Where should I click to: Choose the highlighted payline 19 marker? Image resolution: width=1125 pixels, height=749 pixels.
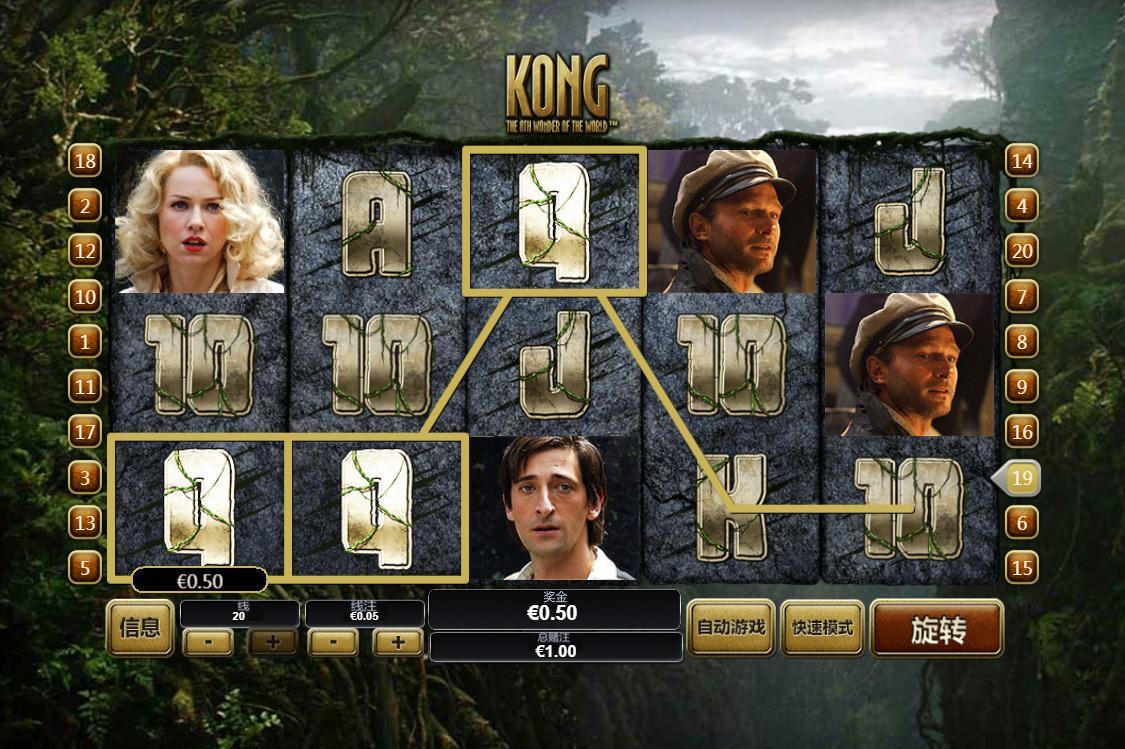[x=1019, y=478]
